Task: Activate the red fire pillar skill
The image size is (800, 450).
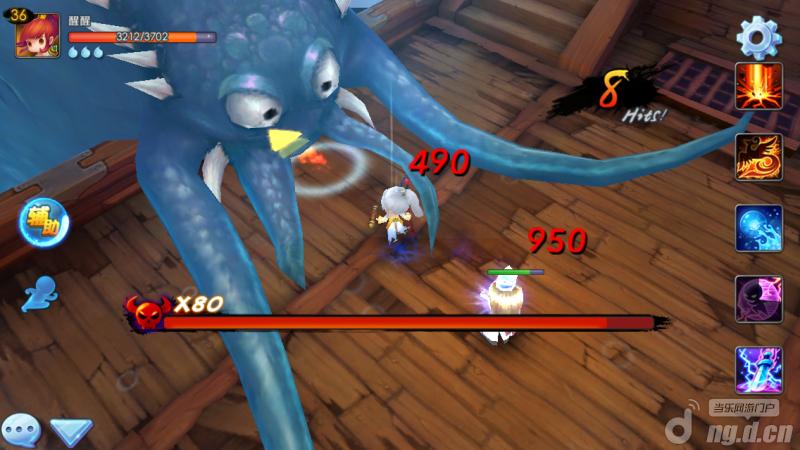Action: coord(758,87)
